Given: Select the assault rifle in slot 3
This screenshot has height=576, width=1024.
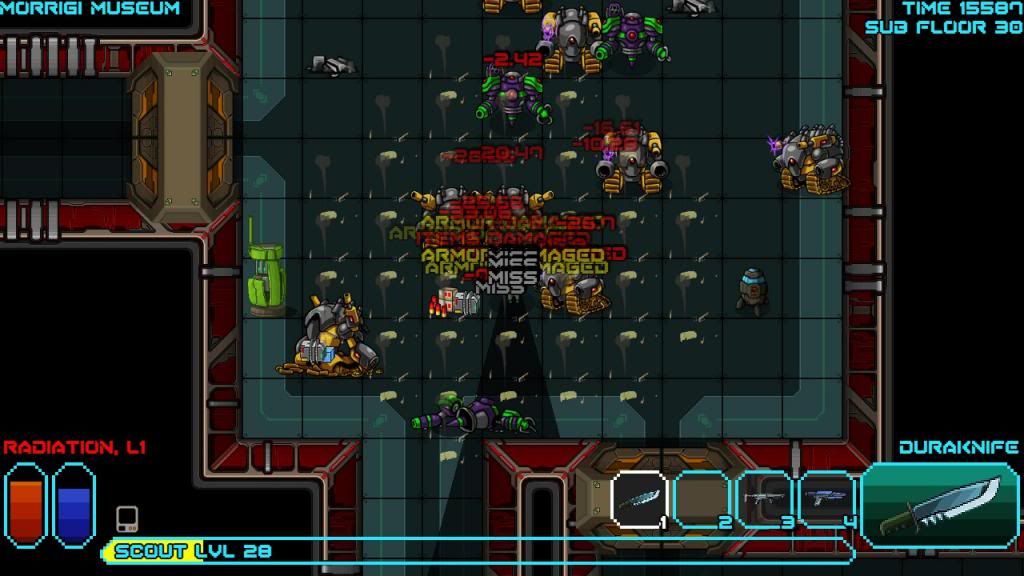Looking at the screenshot, I should [768, 498].
